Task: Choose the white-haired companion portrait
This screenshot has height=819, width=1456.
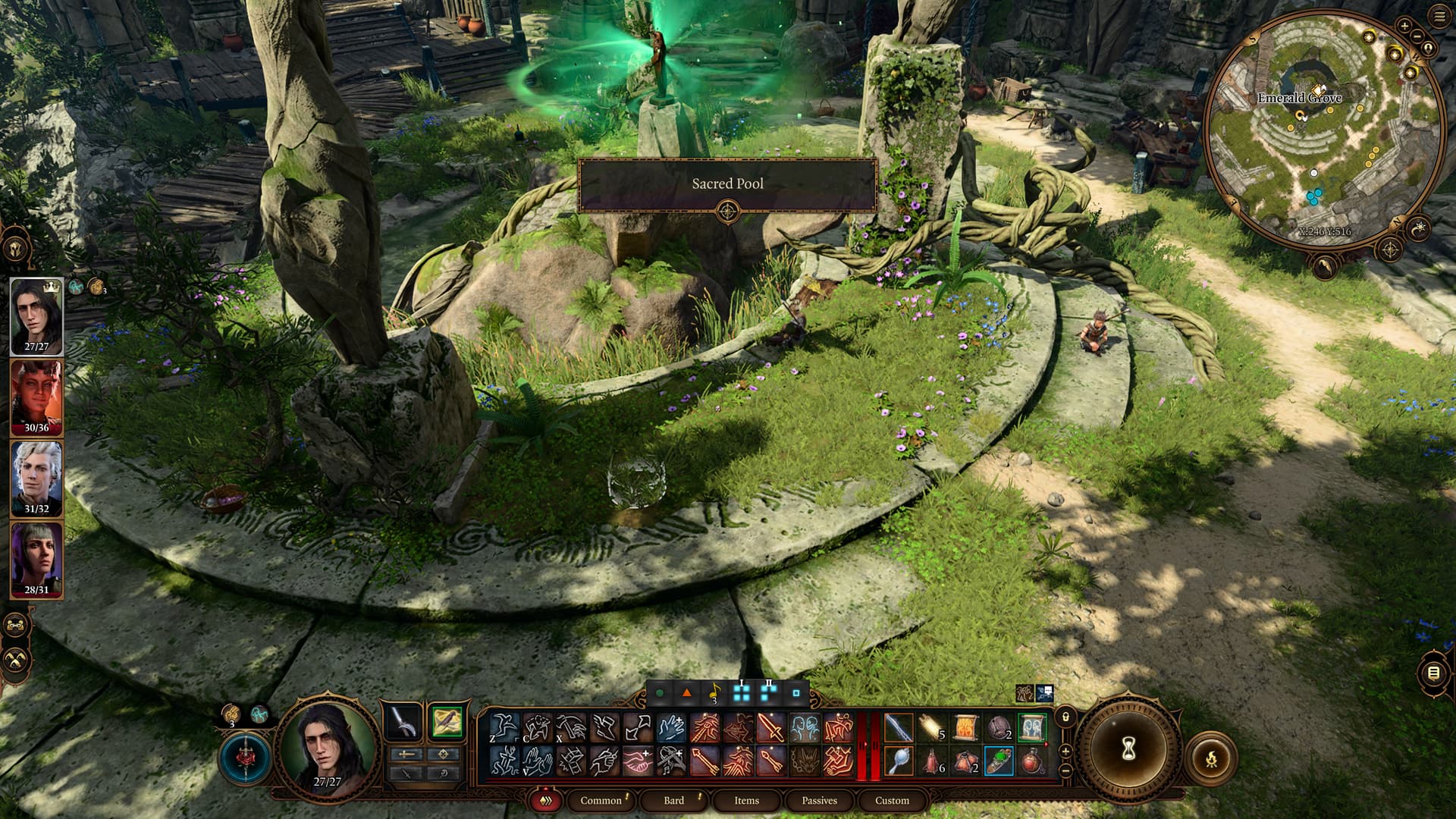Action: [36, 477]
